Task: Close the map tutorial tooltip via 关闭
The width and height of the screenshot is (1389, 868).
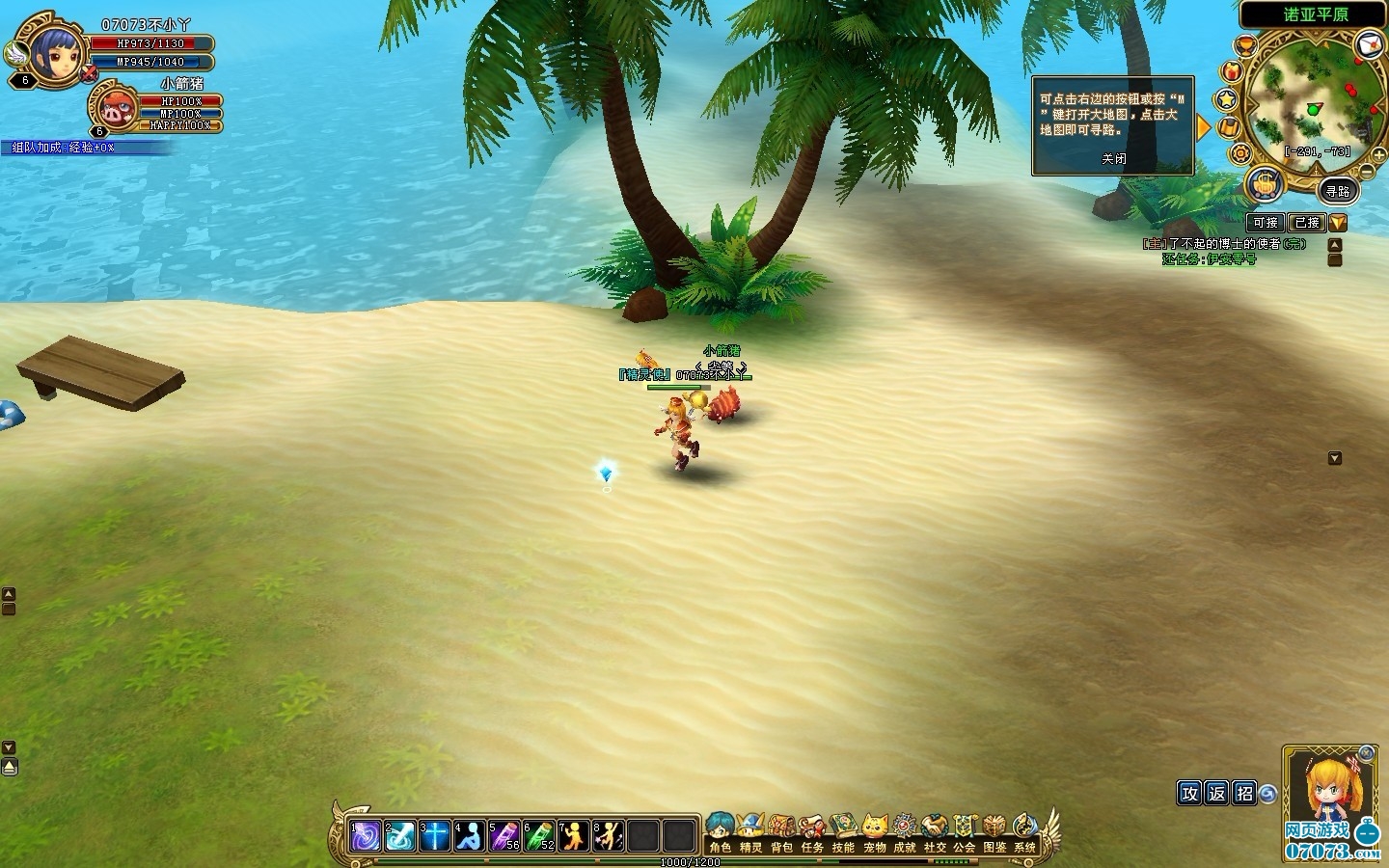Action: pos(1114,159)
